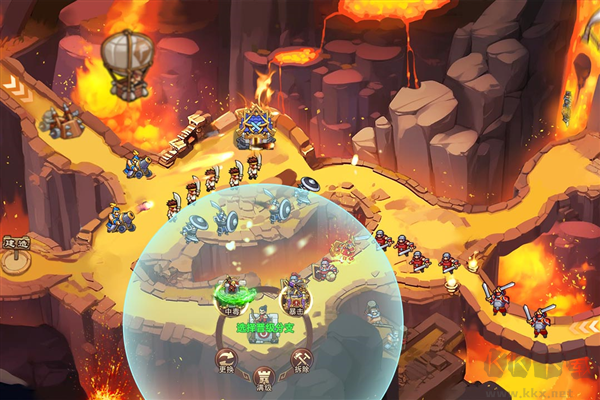Image resolution: width=600 pixels, height=400 pixels.
Task: Tap the 更换 swap tower button
Action: click(227, 359)
